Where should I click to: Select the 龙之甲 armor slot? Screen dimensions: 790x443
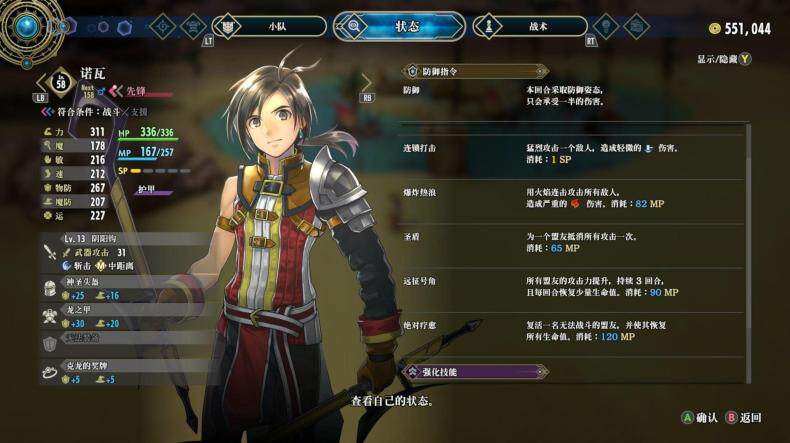click(x=95, y=317)
